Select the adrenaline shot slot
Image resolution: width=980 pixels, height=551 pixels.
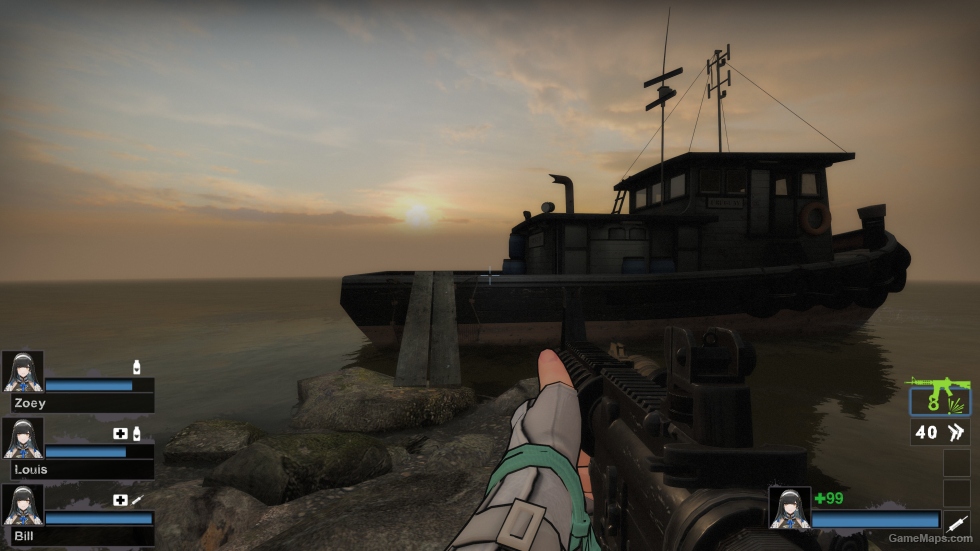coord(956,521)
